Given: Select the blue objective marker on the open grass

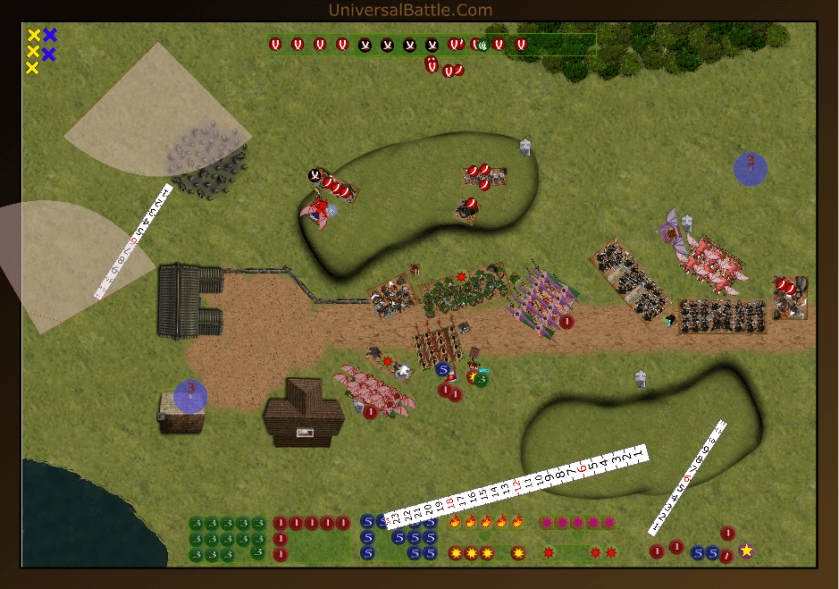Looking at the screenshot, I should click(x=750, y=168).
